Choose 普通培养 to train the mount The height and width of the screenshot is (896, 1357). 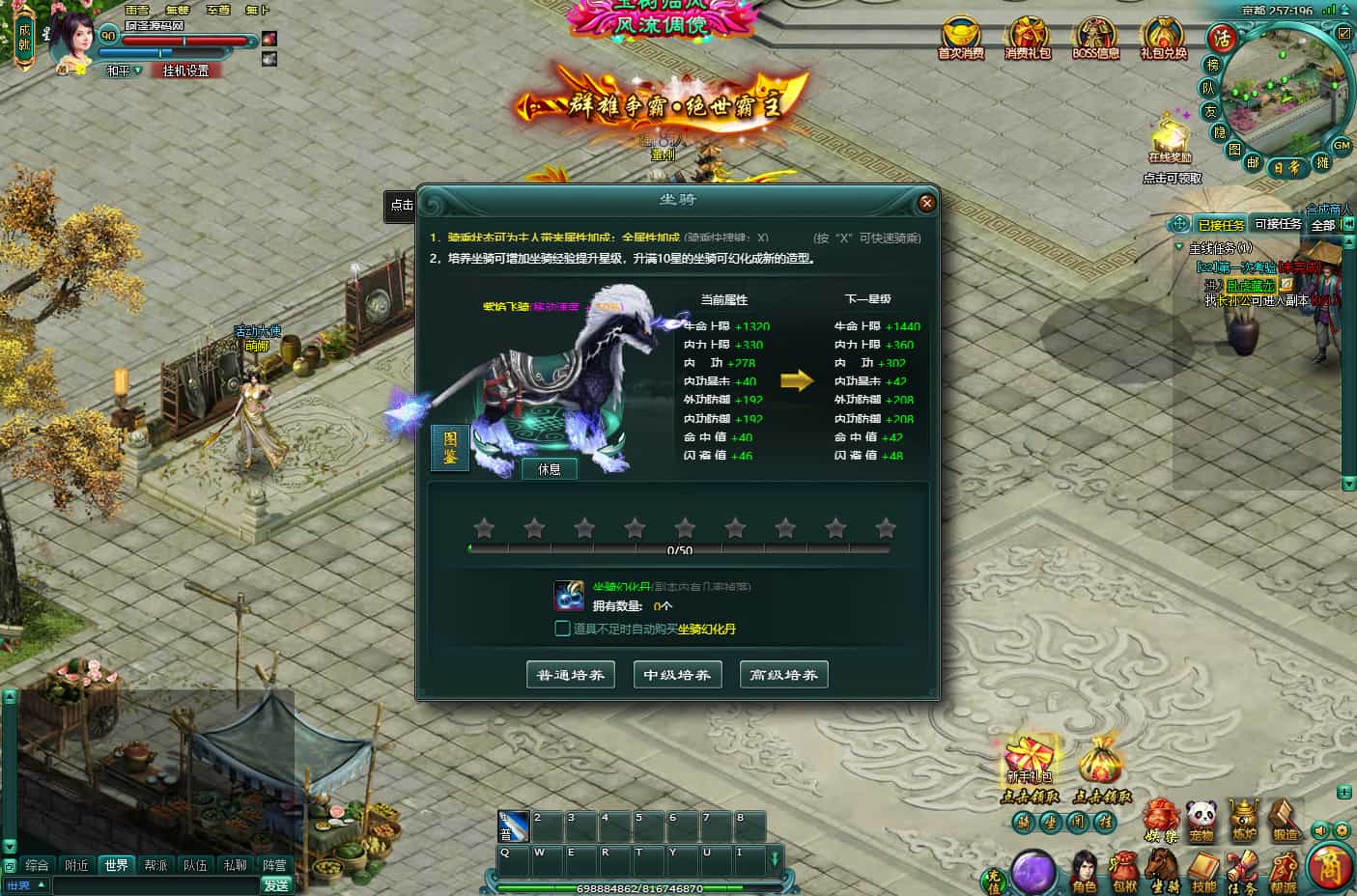pos(571,675)
